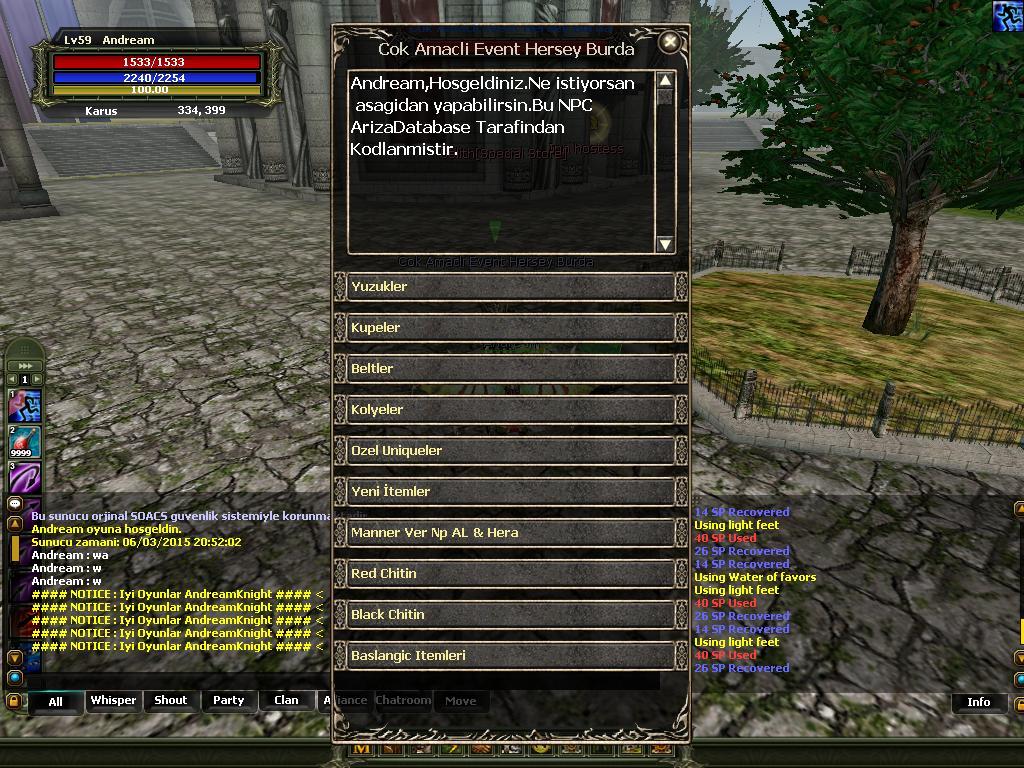This screenshot has width=1024, height=768.
Task: Choose the Kupeler option
Action: click(x=511, y=328)
